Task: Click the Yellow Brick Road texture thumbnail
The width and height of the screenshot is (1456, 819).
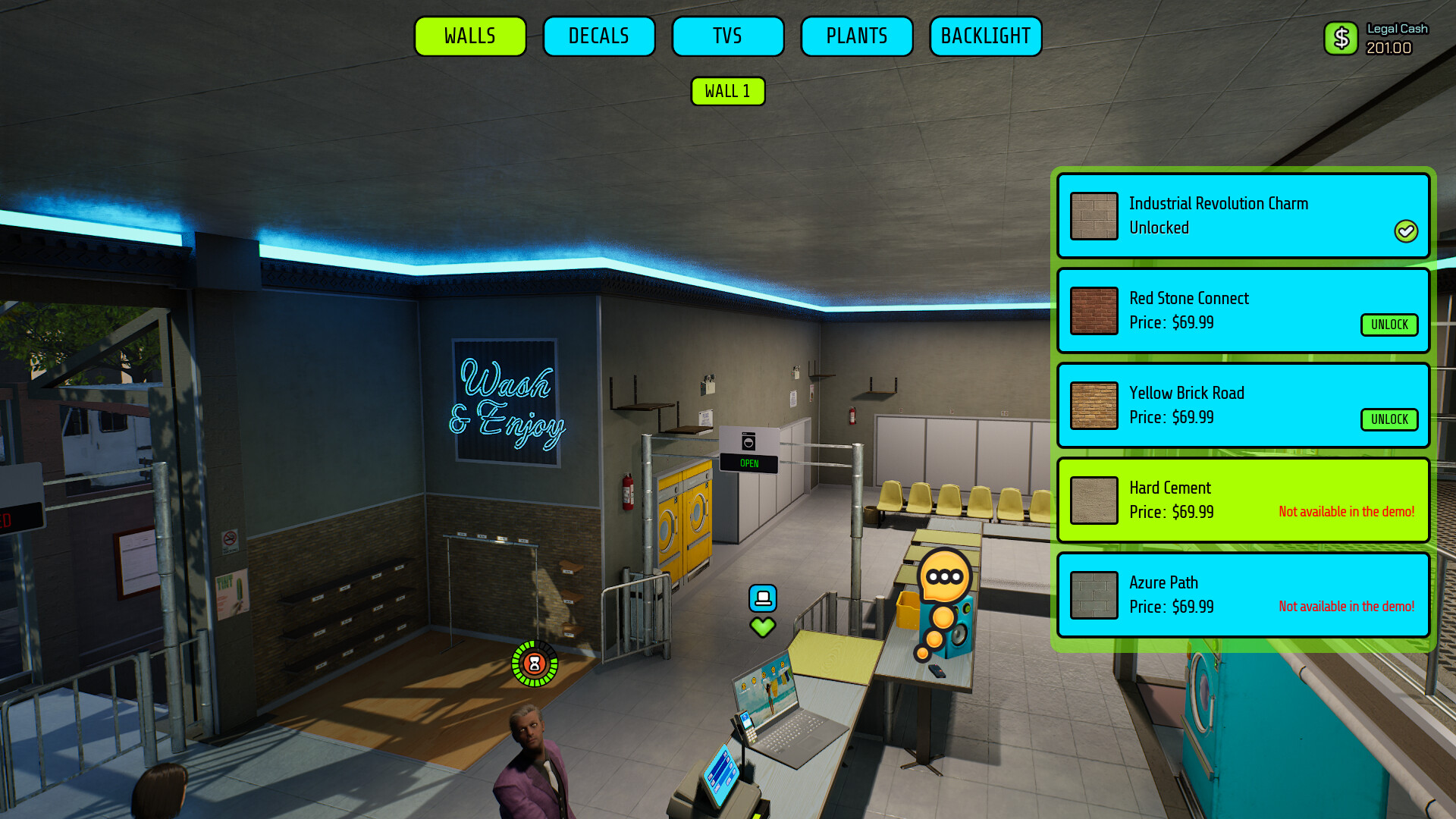Action: [x=1094, y=406]
